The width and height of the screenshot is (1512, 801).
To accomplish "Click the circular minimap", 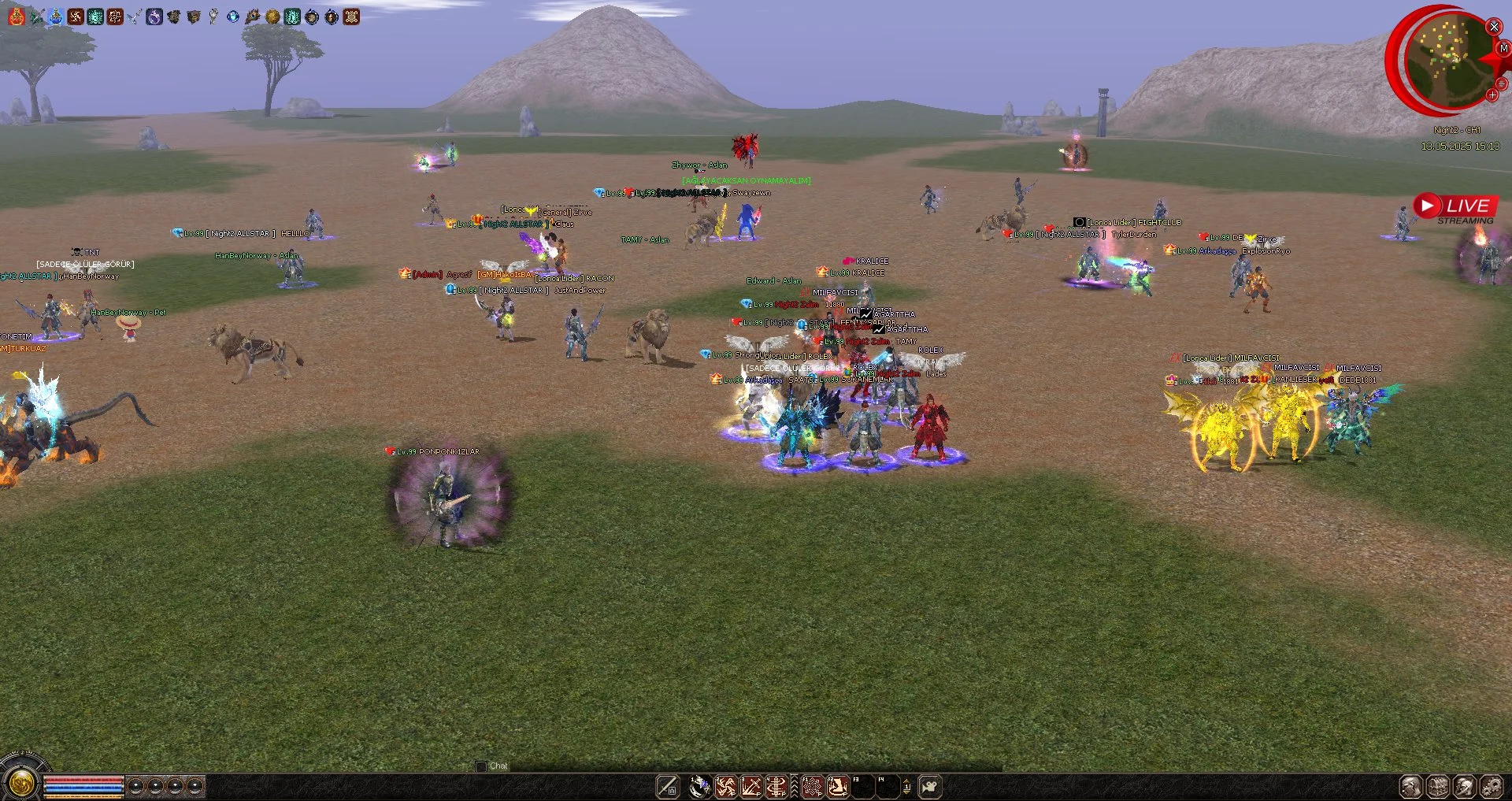I will [x=1446, y=59].
